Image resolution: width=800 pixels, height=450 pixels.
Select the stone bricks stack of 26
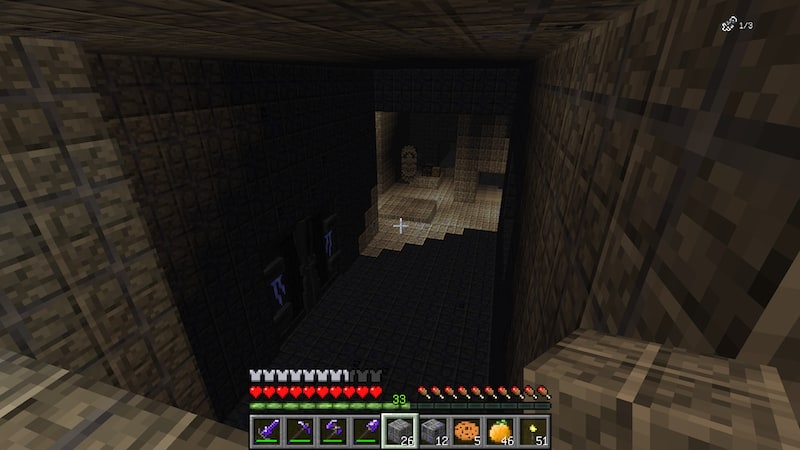(x=398, y=431)
